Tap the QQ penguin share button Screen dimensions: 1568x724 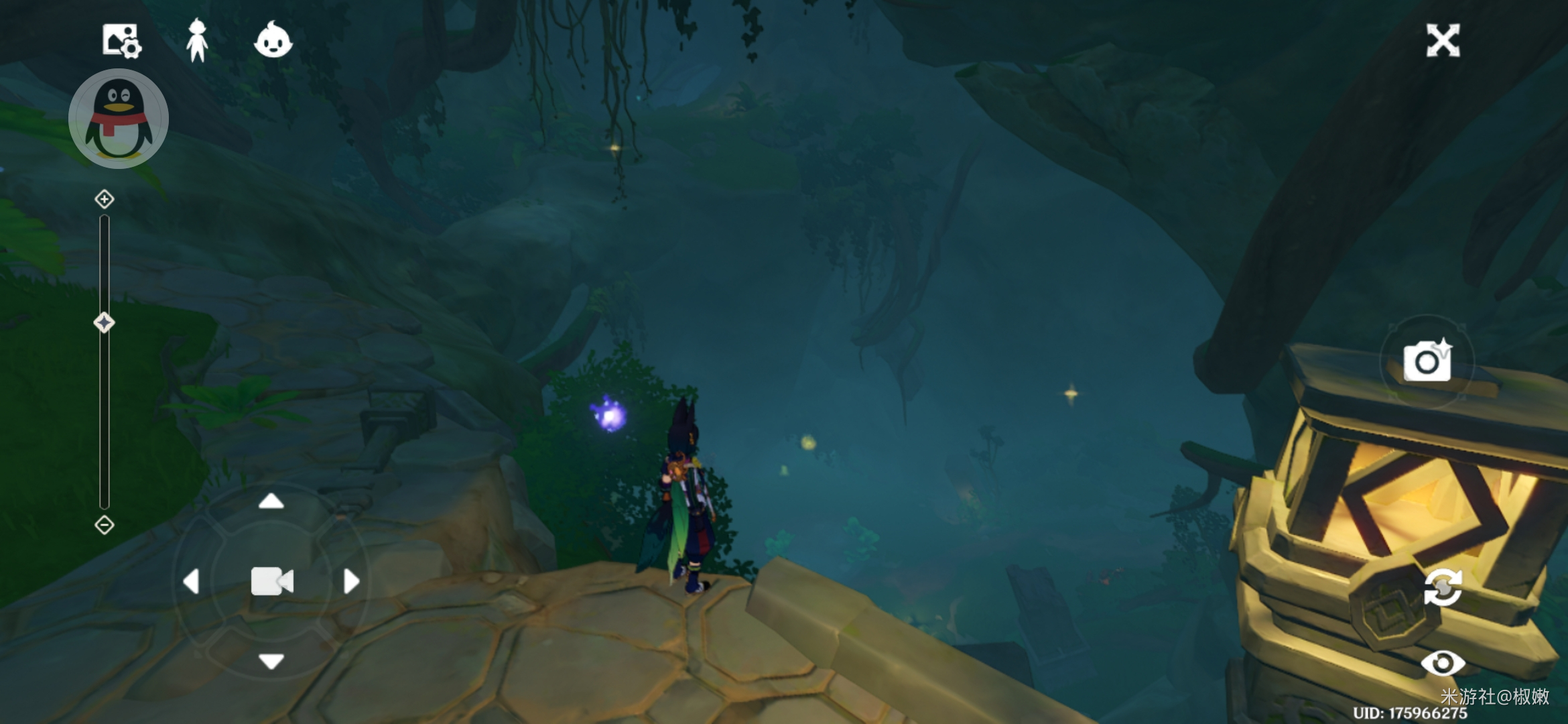coord(119,119)
